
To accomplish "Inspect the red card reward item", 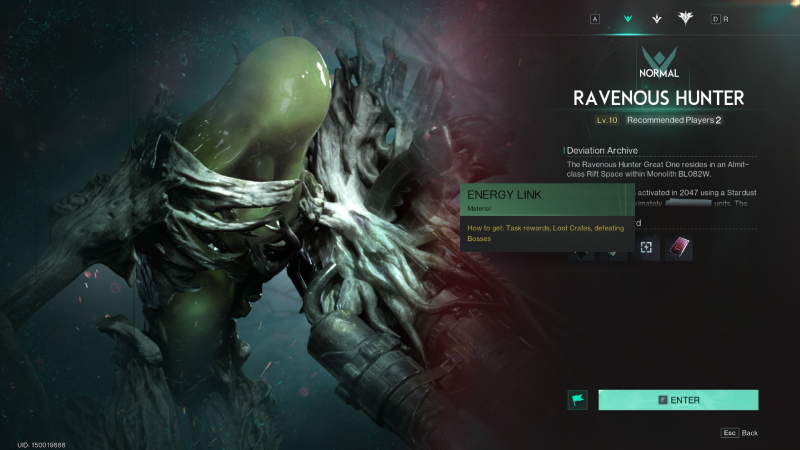I will coord(679,247).
